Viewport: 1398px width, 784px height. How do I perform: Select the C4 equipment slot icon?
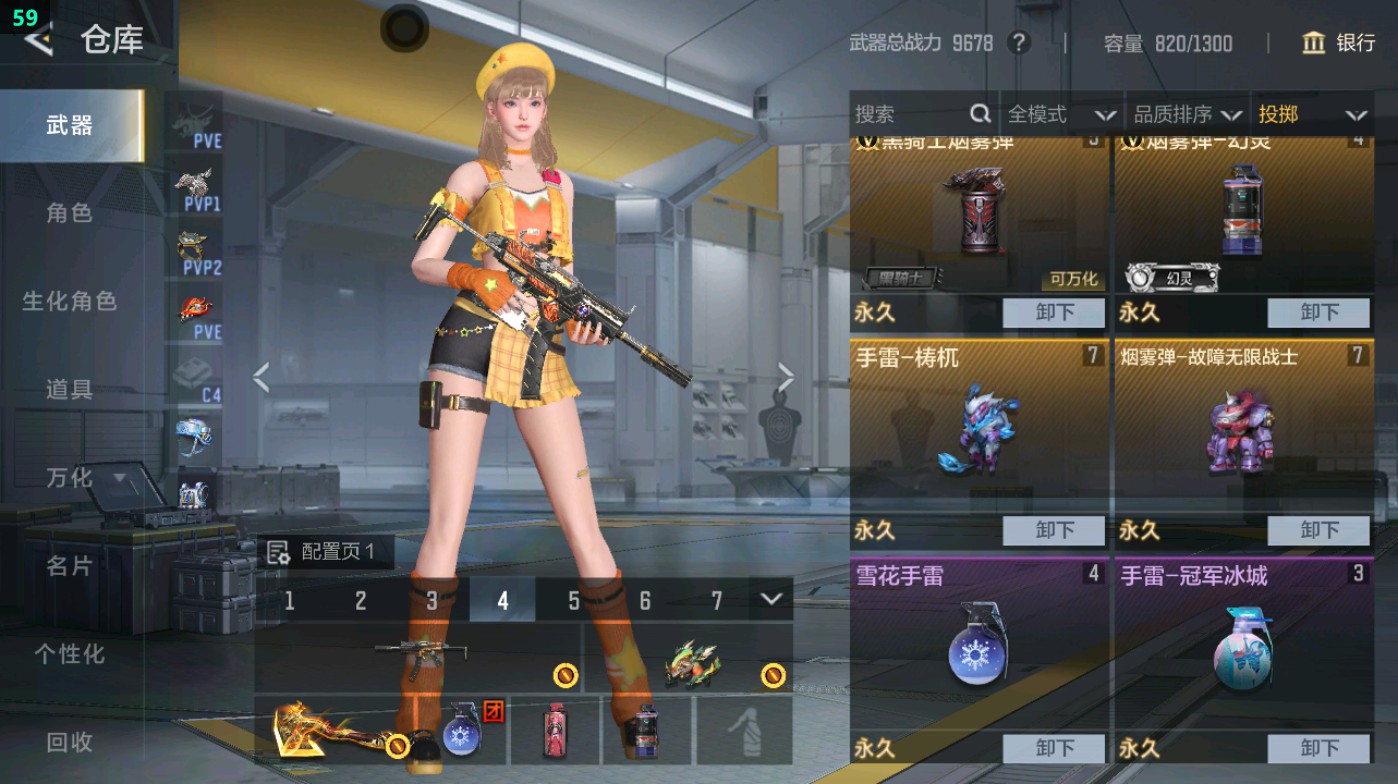(196, 376)
